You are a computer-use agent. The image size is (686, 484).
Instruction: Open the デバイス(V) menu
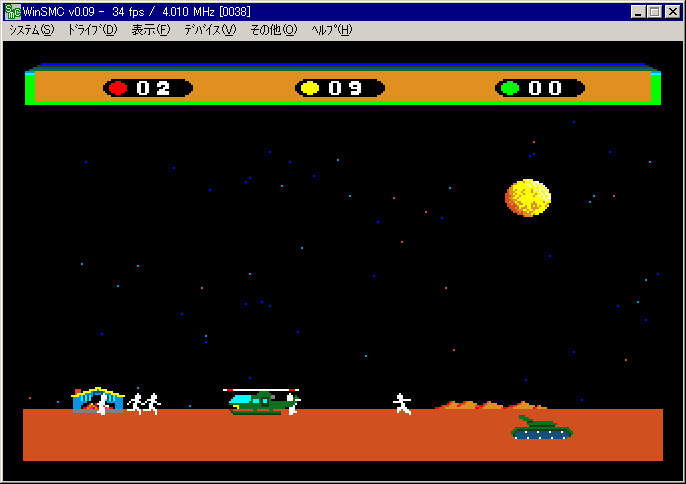[x=210, y=30]
